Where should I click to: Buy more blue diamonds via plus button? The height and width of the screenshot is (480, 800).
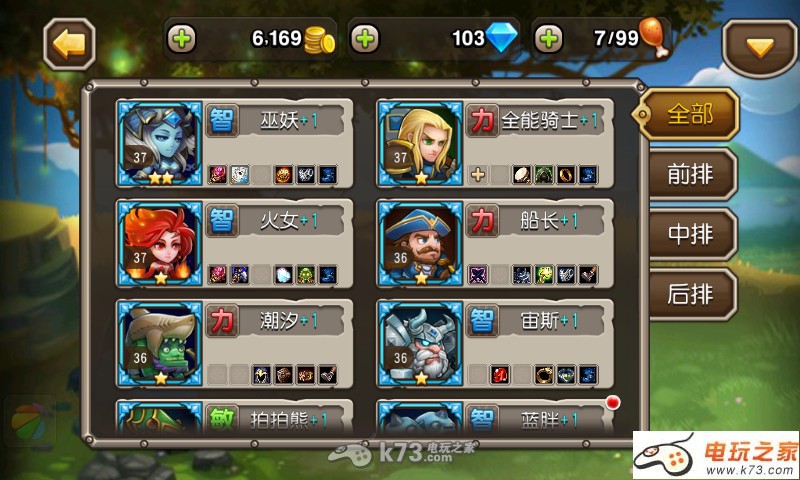[x=366, y=39]
